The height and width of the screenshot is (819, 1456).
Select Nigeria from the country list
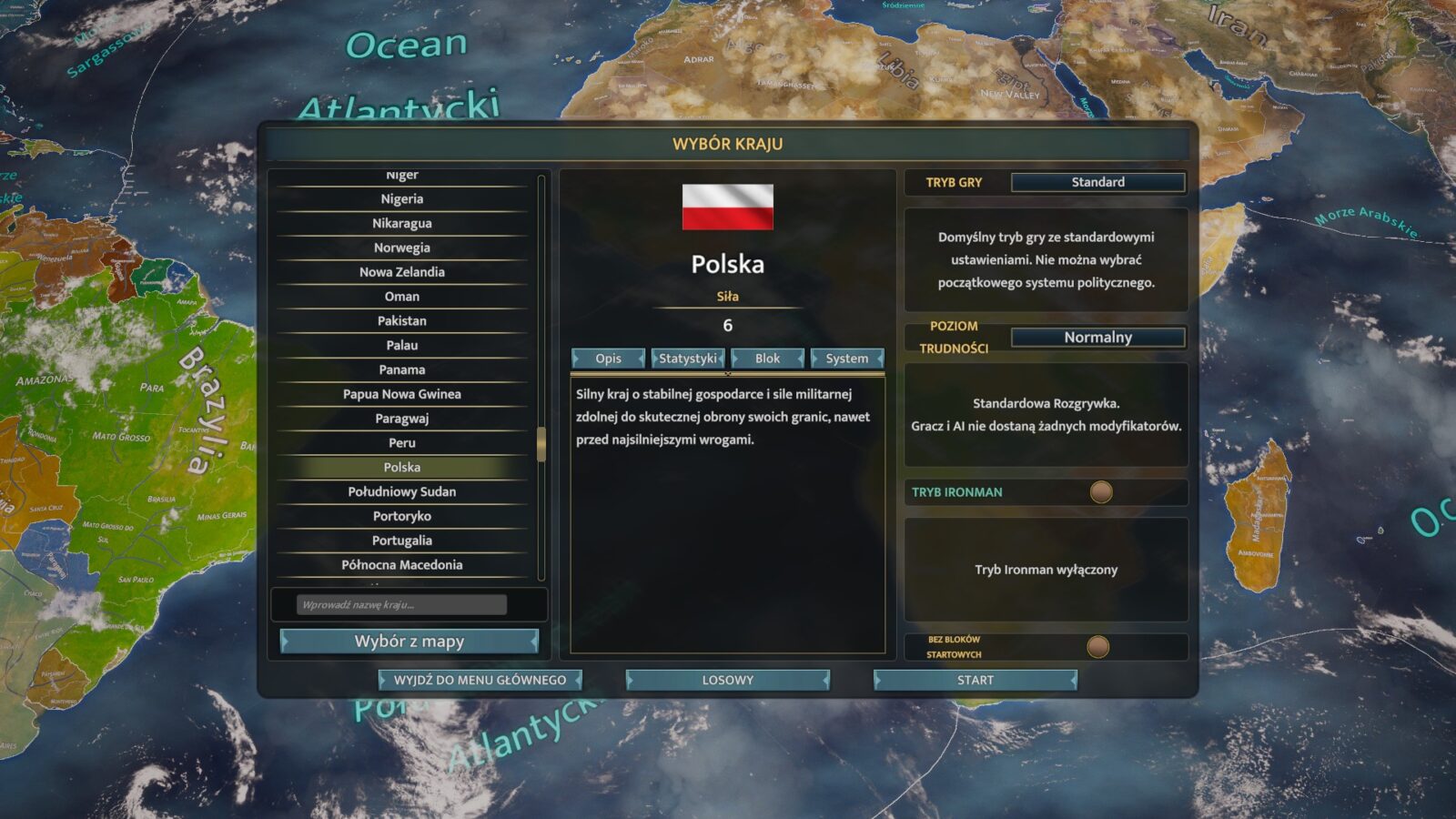click(x=402, y=199)
